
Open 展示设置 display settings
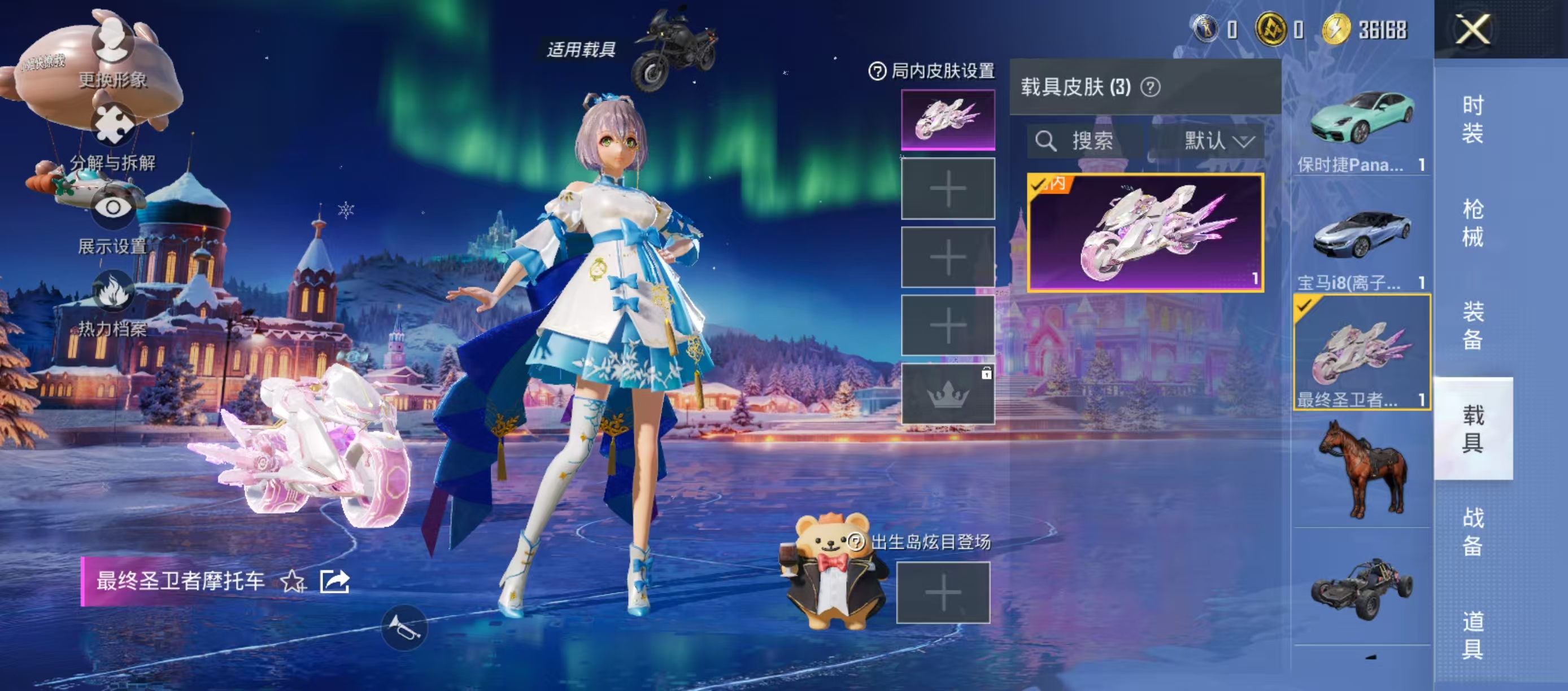[112, 222]
